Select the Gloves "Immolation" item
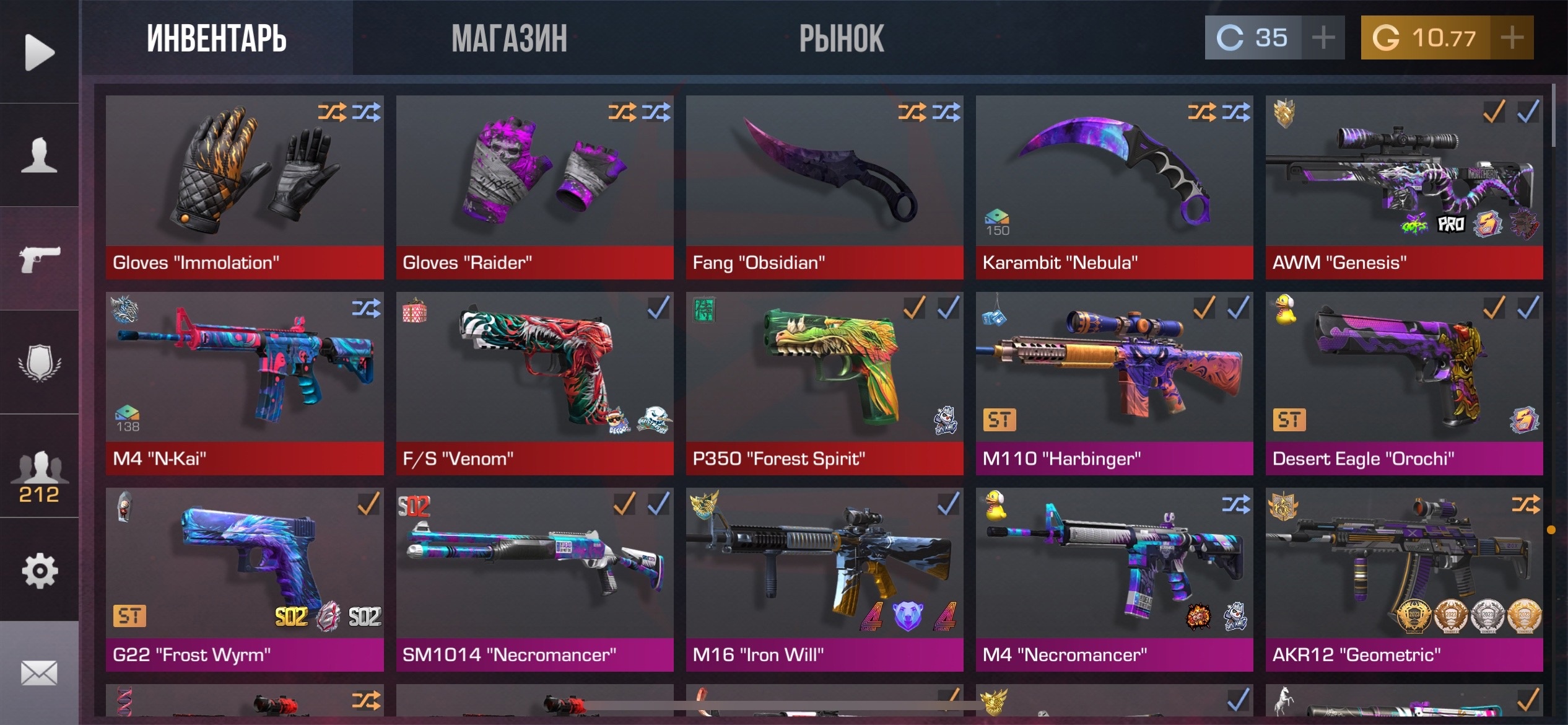Image resolution: width=1568 pixels, height=725 pixels. click(x=245, y=186)
